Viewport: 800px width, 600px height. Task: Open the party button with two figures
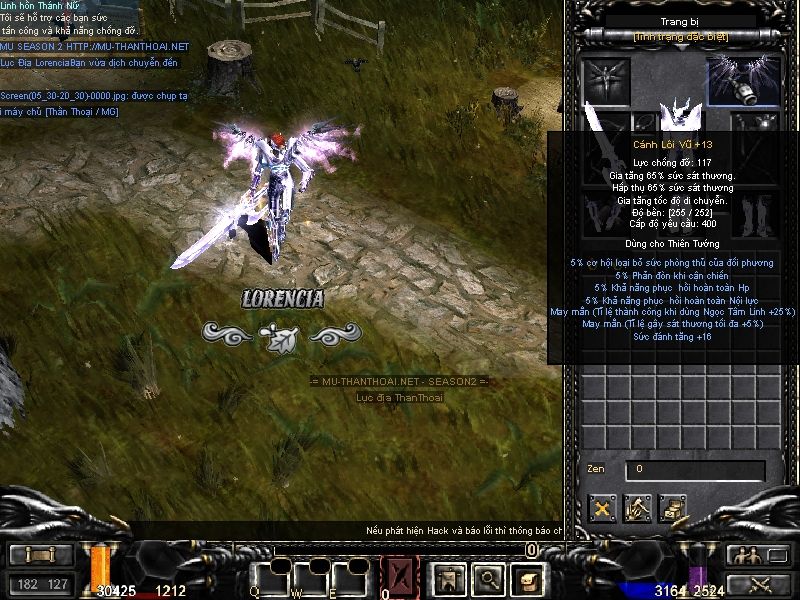[x=744, y=556]
